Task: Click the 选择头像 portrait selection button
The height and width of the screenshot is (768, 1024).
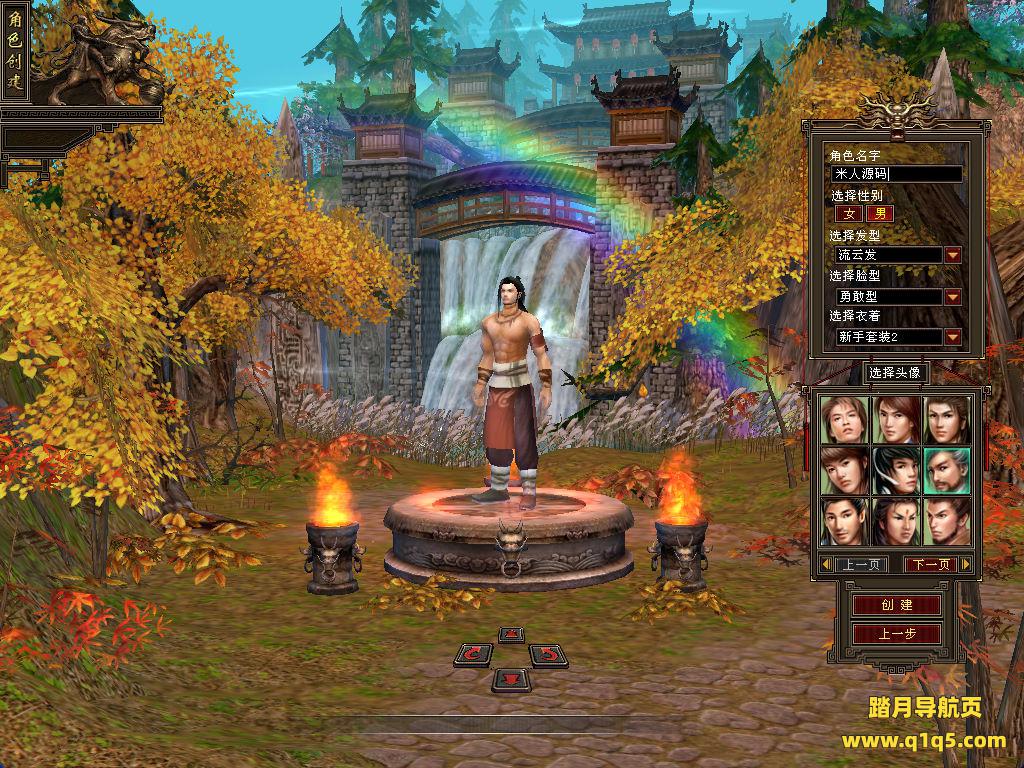Action: tap(894, 373)
